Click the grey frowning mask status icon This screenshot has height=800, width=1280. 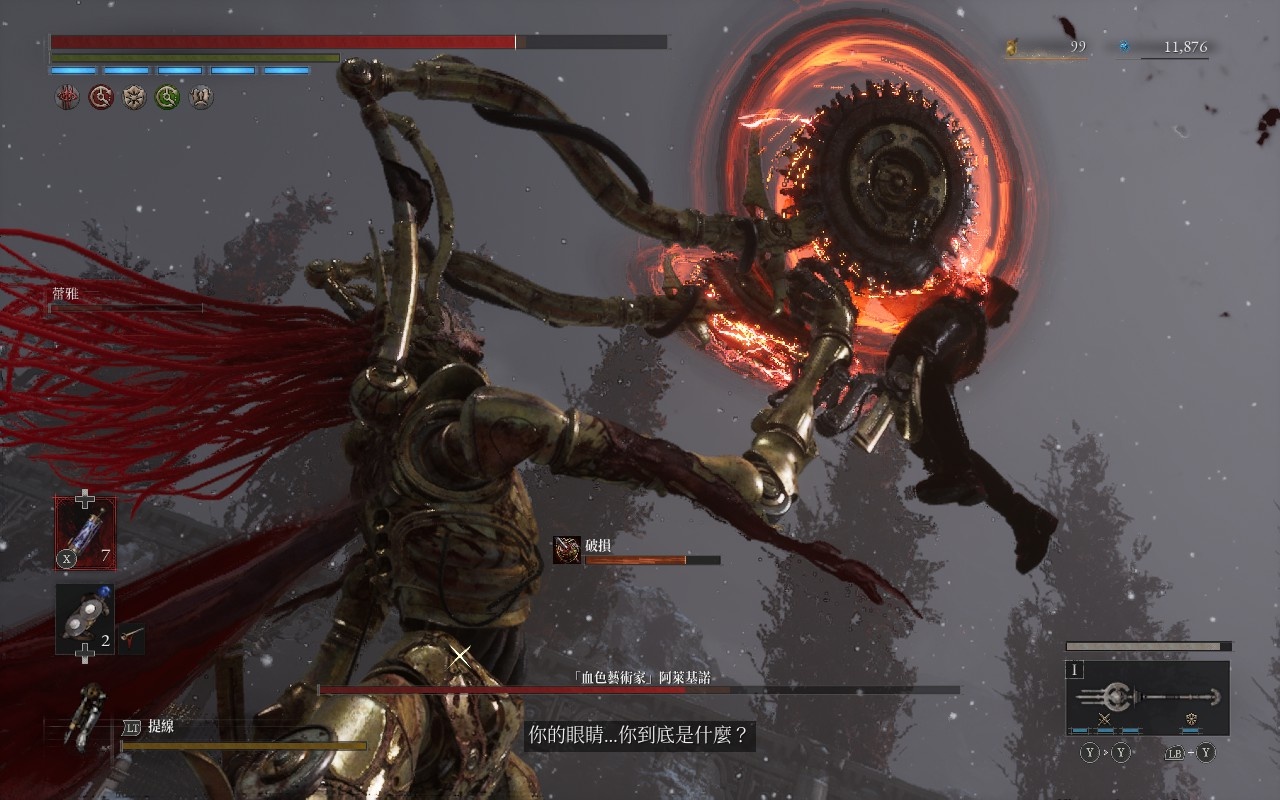point(201,97)
